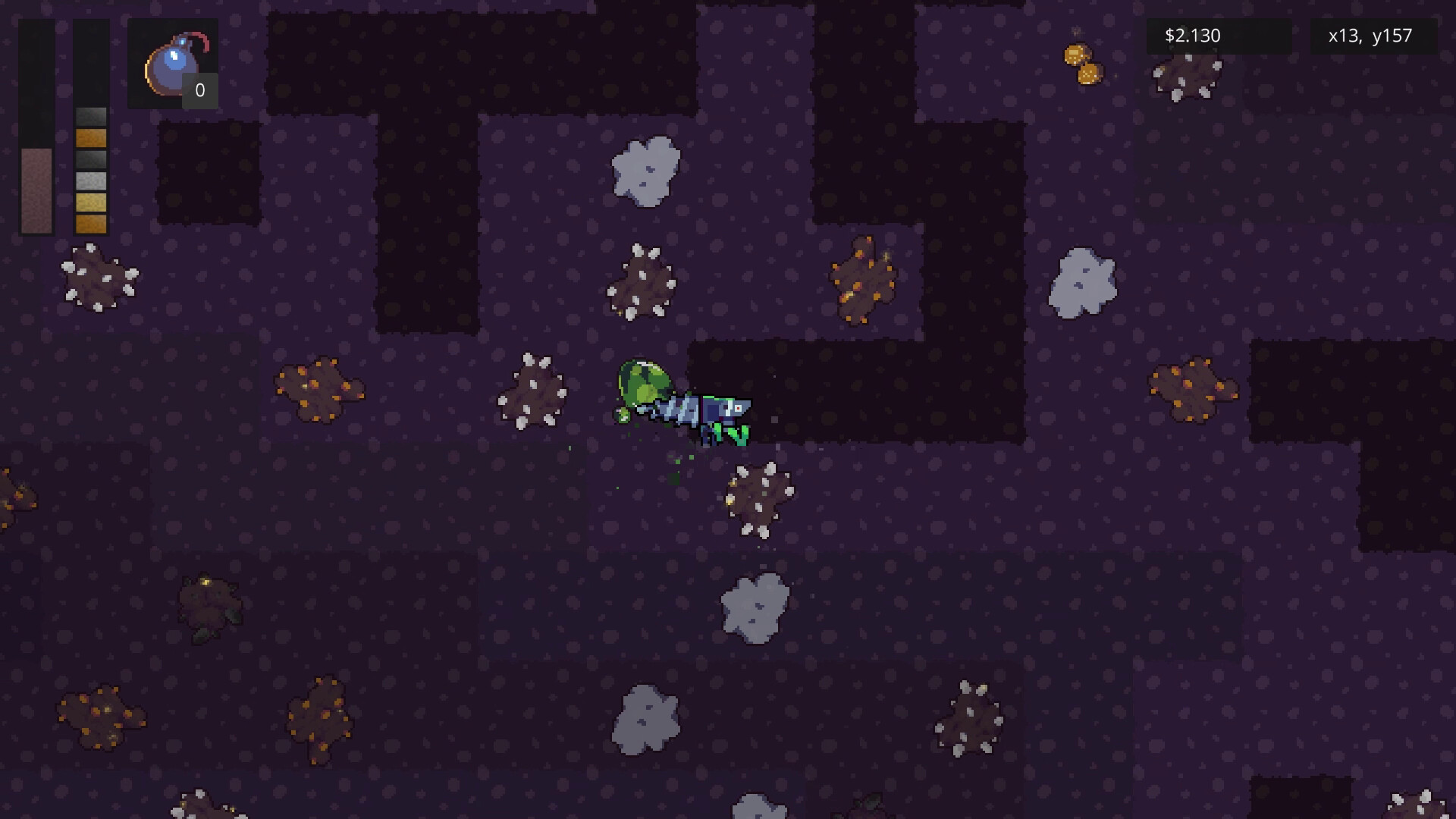The width and height of the screenshot is (1456, 819).
Task: Click the gray dust cloud above the player
Action: coord(645,171)
